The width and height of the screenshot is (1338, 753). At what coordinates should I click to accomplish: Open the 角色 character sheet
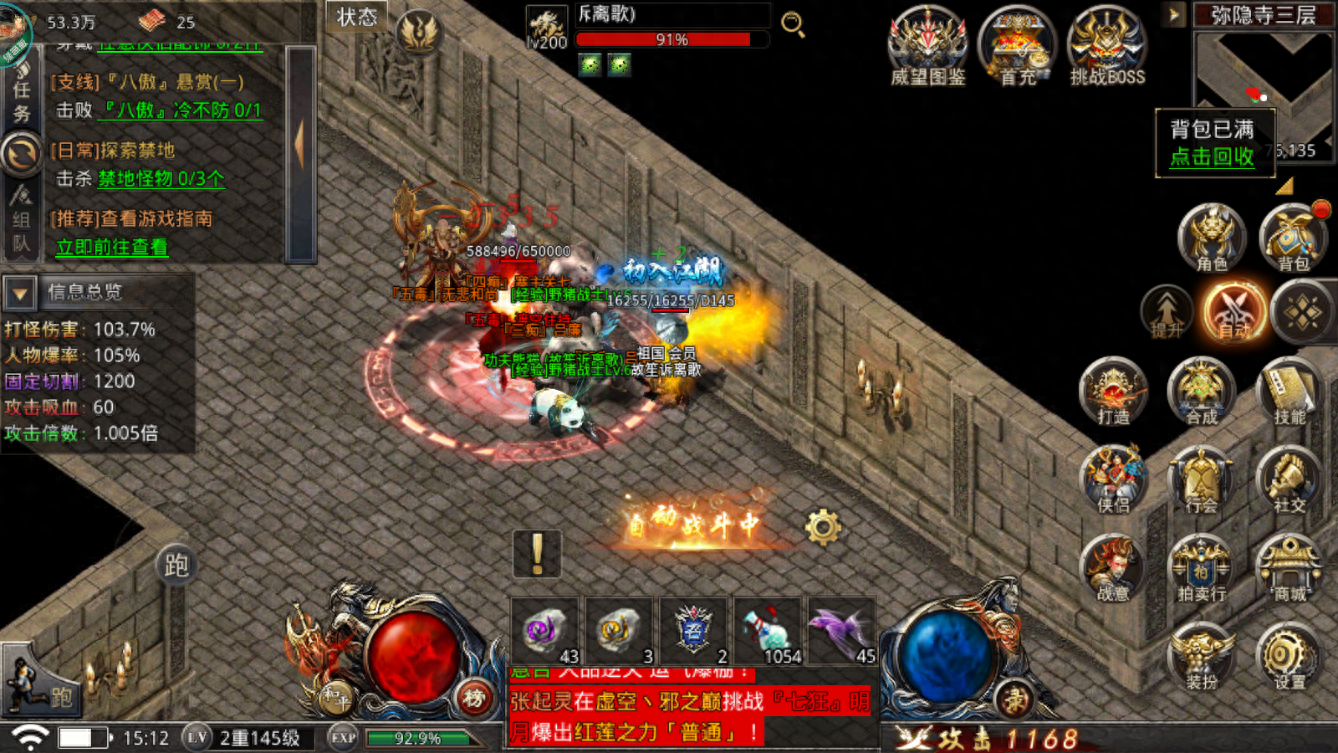pyautogui.click(x=1211, y=238)
